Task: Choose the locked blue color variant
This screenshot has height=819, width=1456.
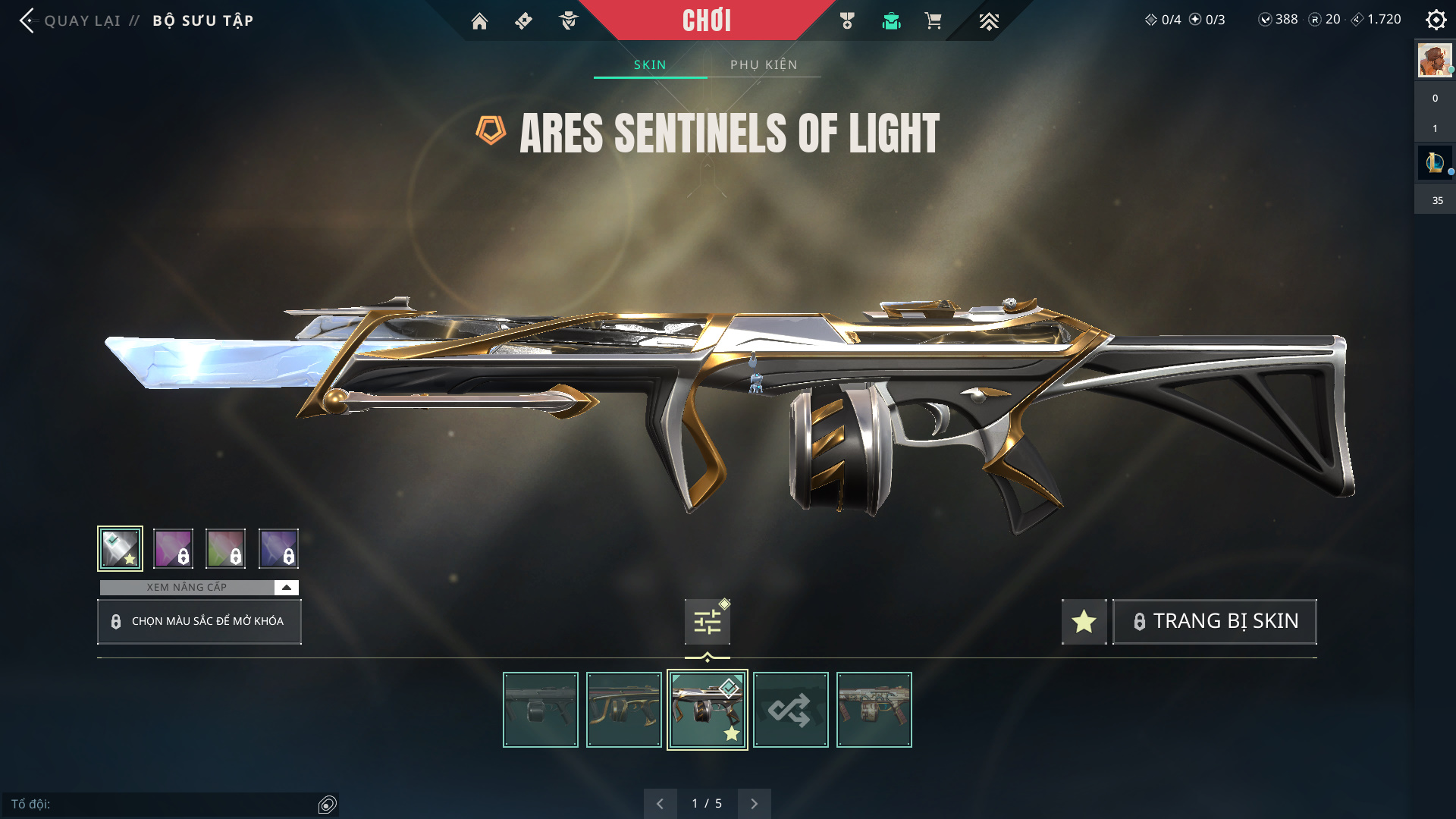Action: [x=278, y=548]
